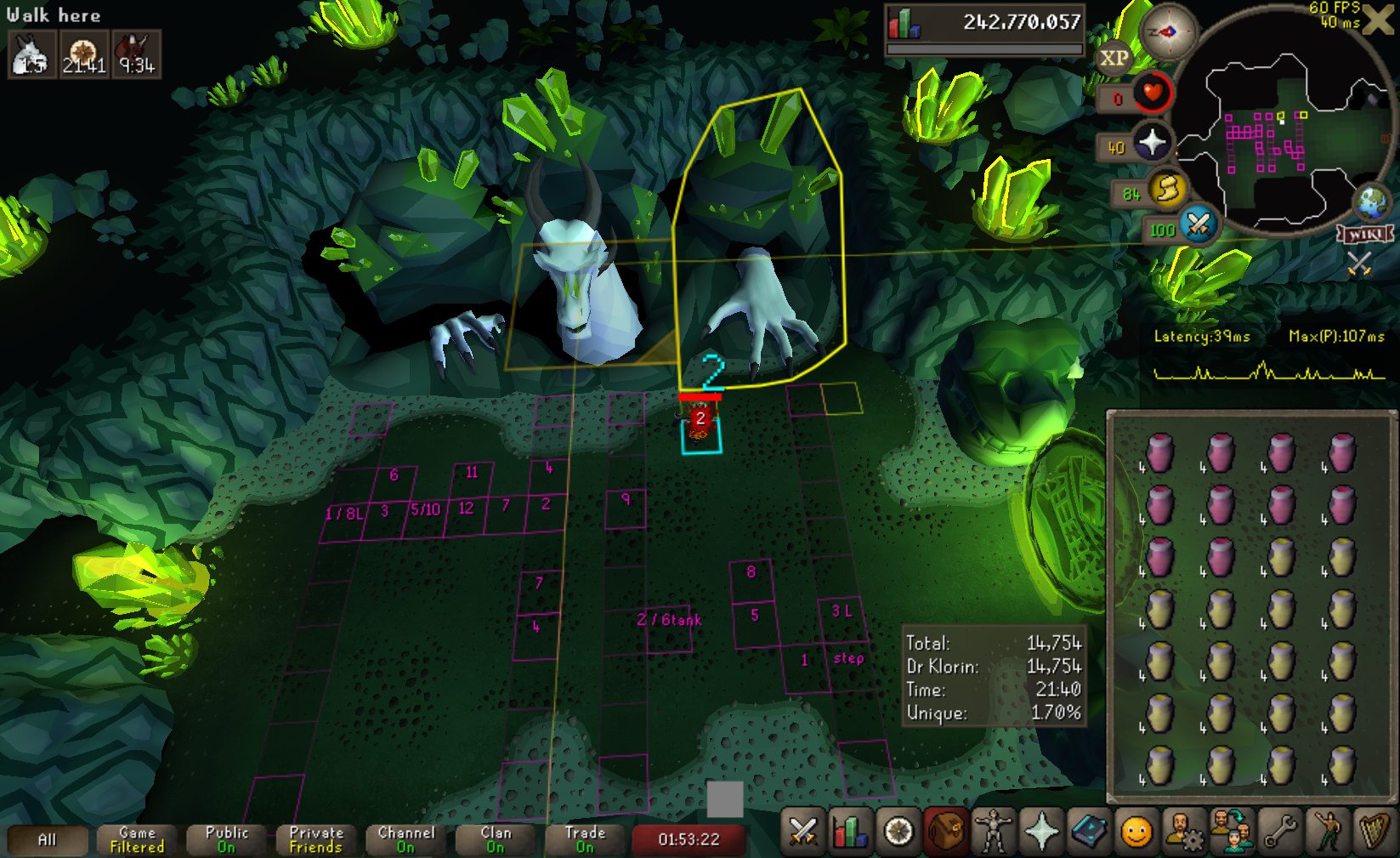Activate the Special Attack orb
Screen dimensions: 1400x858
coord(1199,224)
